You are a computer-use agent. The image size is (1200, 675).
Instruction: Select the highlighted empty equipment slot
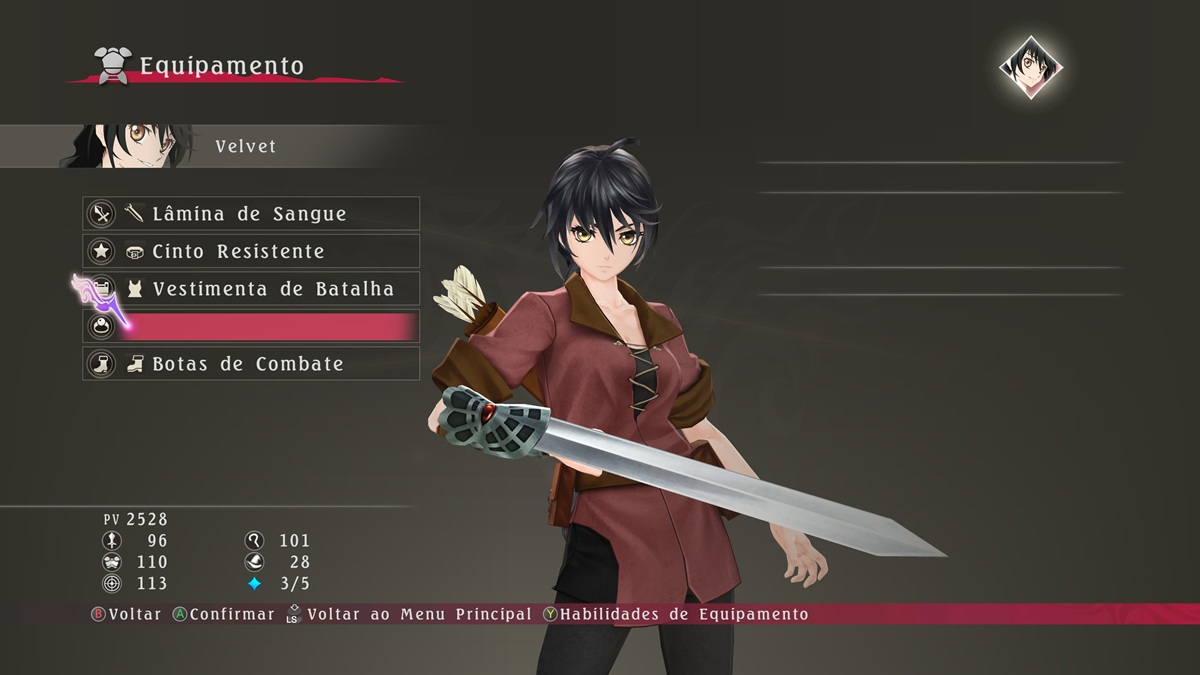click(250, 326)
